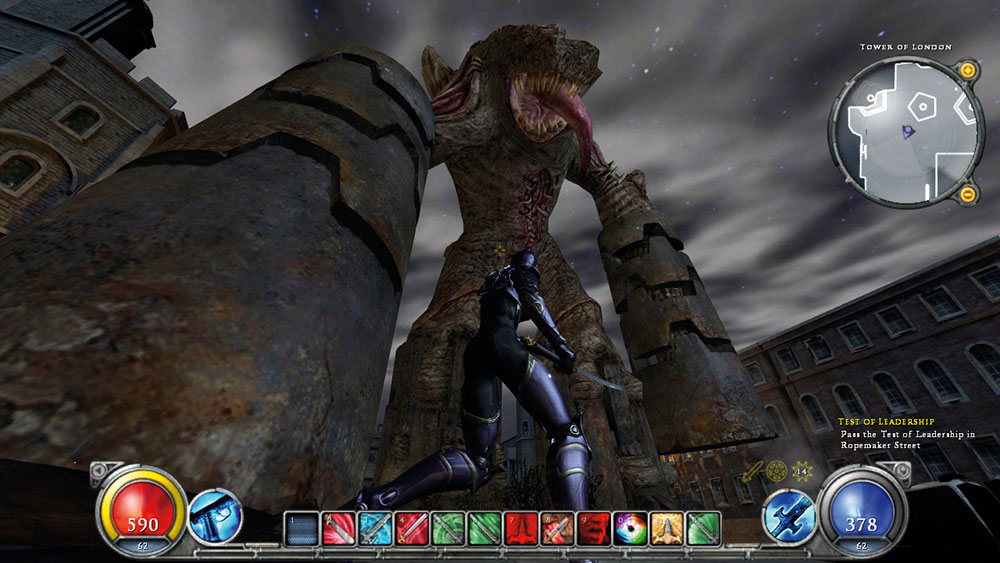Activate the orange winged figure skill
1000x563 pixels.
coord(666,528)
